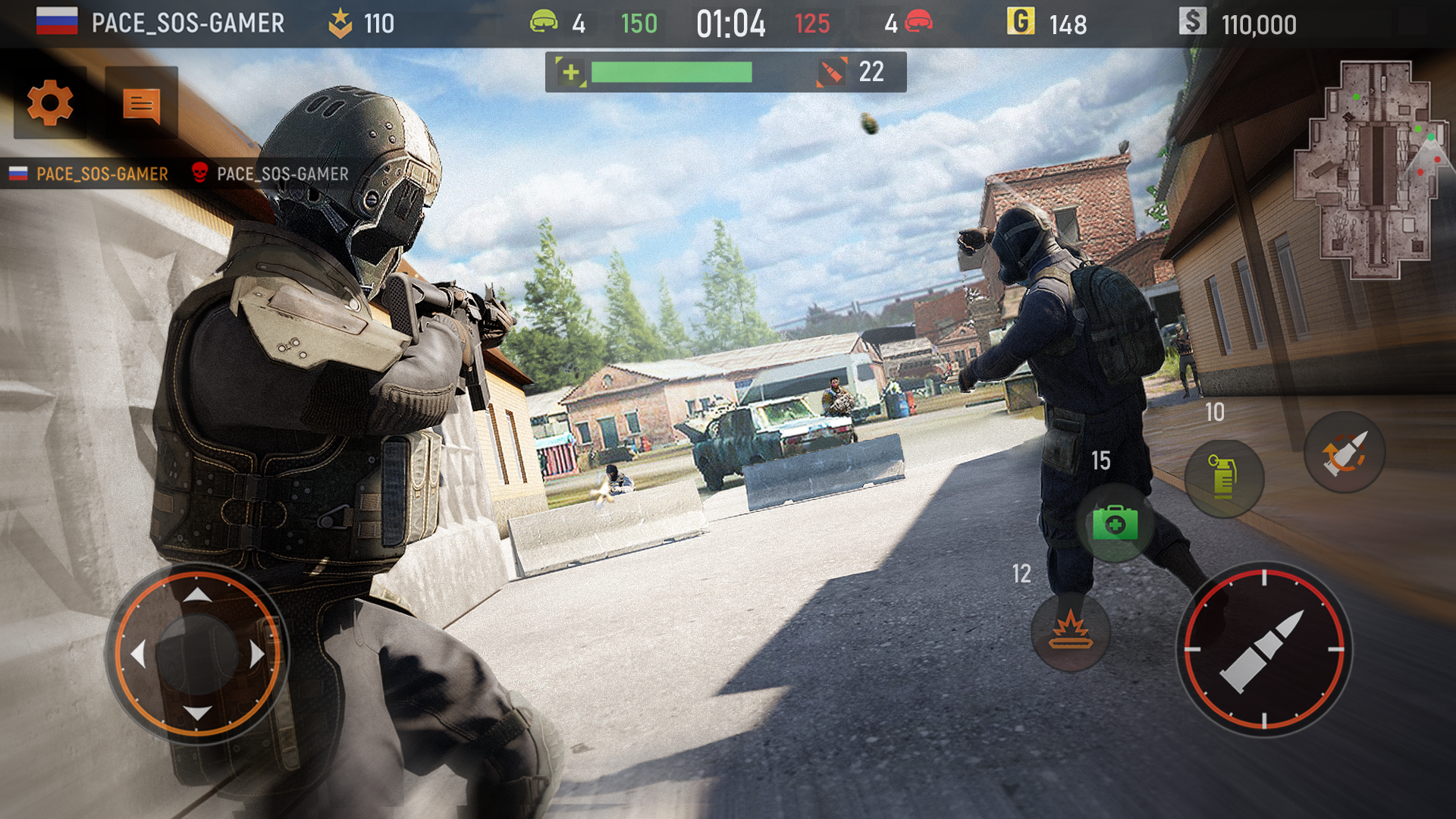
Task: Select the PACE_SOS-GAMER kill feed entry
Action: click(104, 173)
